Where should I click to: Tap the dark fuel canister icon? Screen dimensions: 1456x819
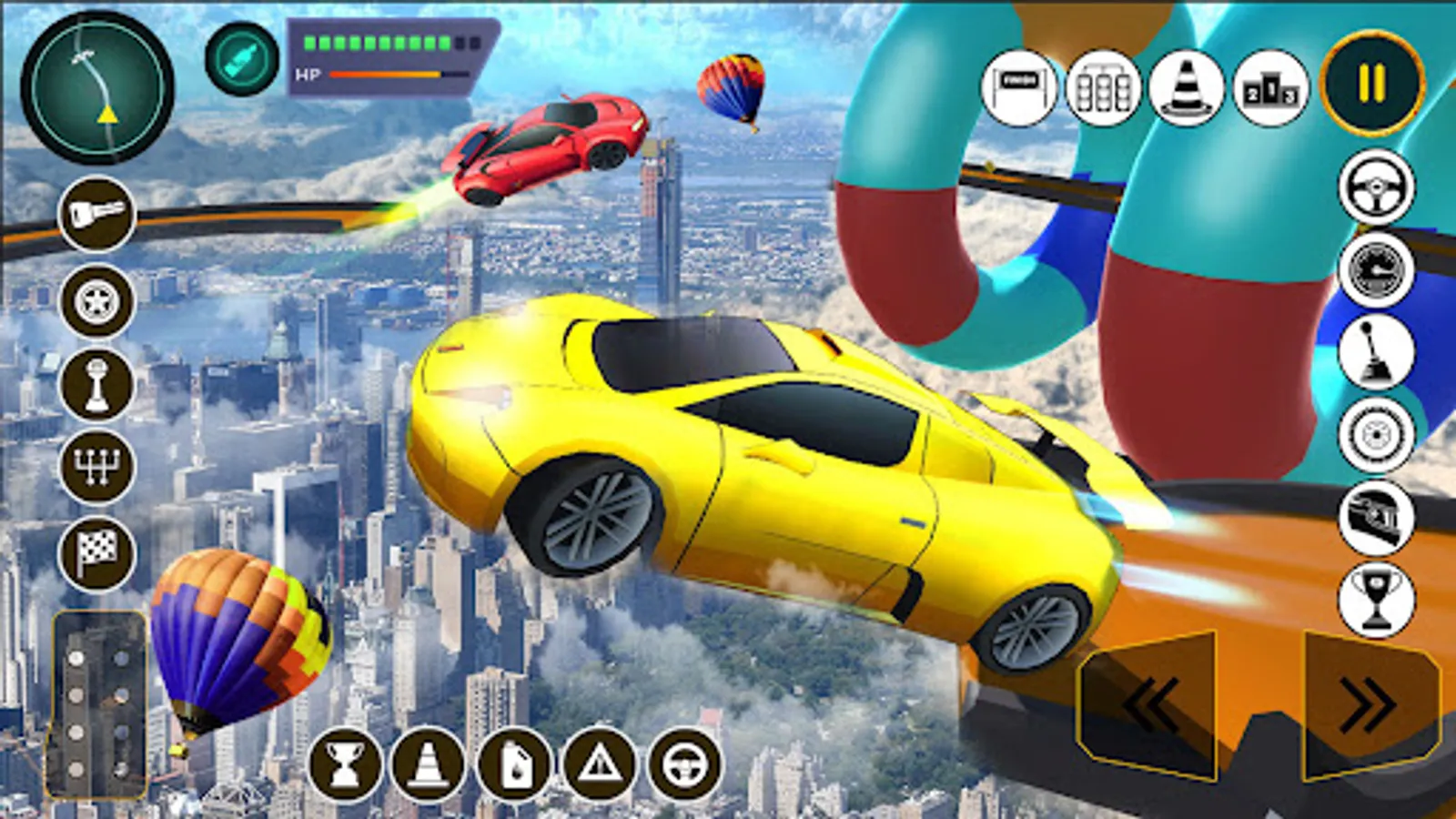click(x=514, y=765)
